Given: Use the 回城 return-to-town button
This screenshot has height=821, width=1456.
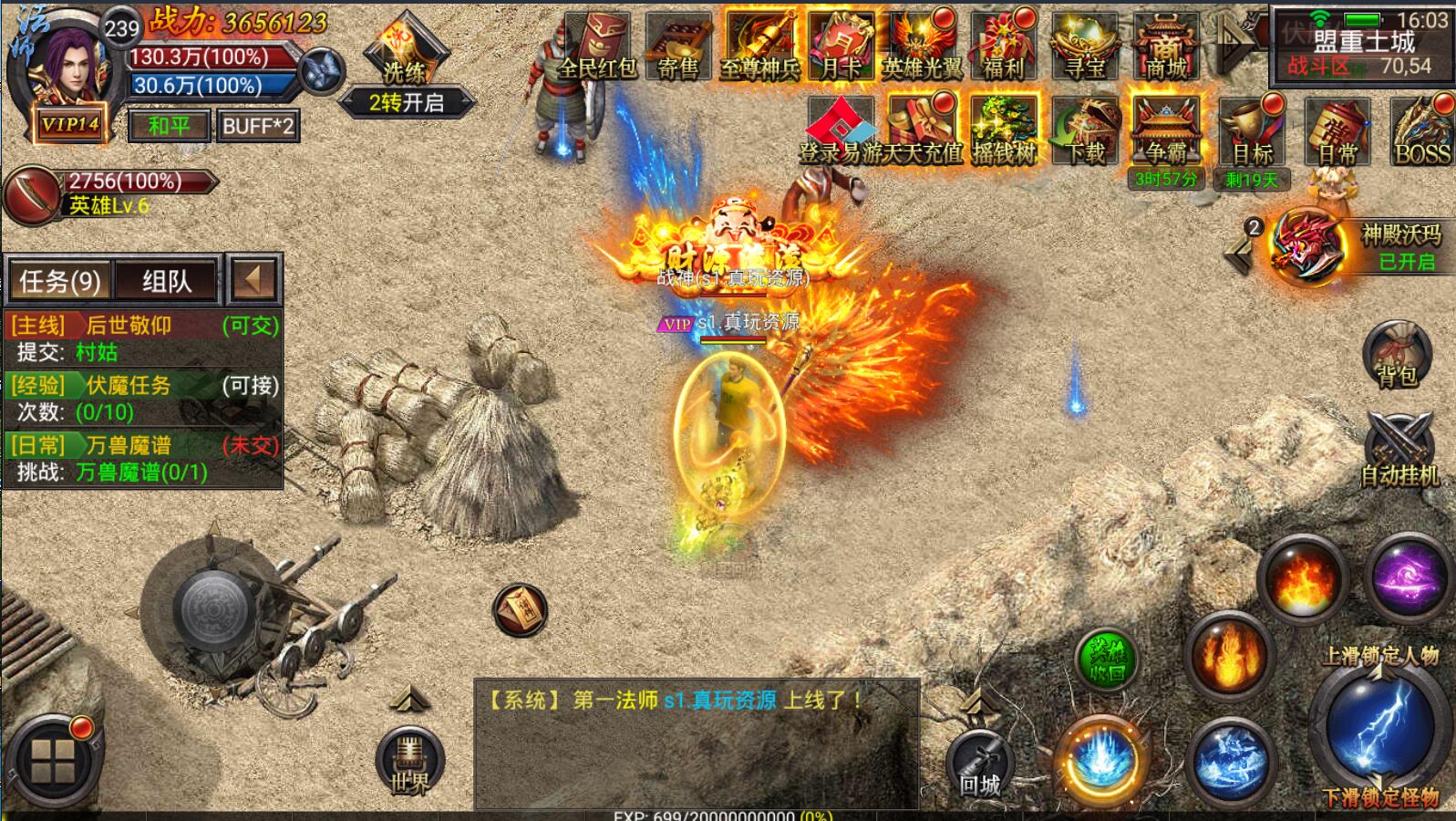Looking at the screenshot, I should pos(980,765).
